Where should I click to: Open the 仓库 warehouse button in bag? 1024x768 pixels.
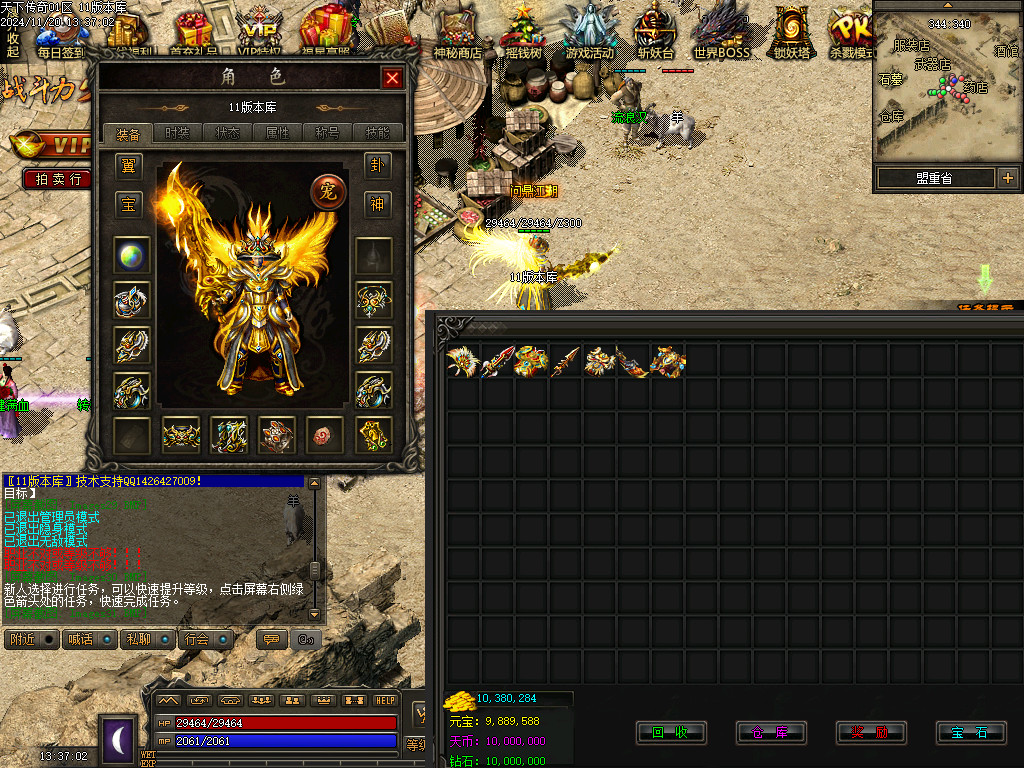click(x=771, y=733)
